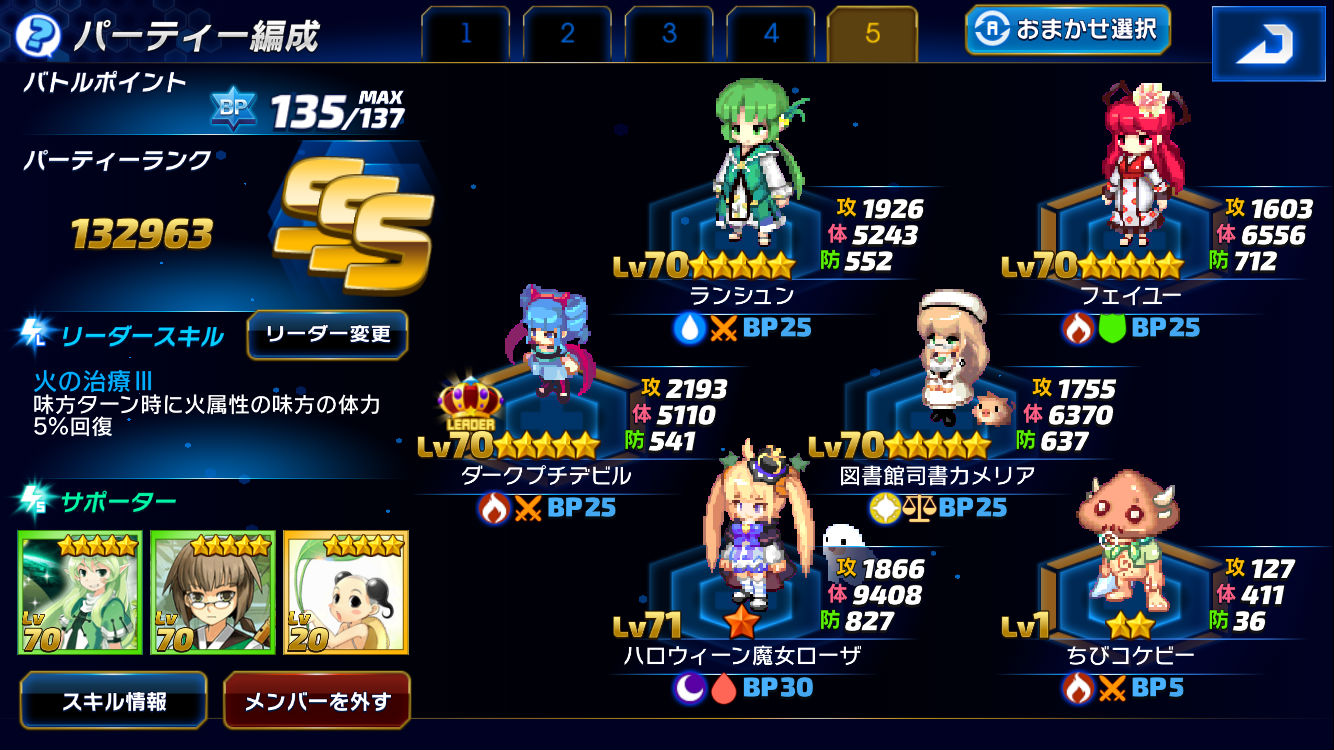Click メンバーを外す remove members button

click(x=316, y=701)
